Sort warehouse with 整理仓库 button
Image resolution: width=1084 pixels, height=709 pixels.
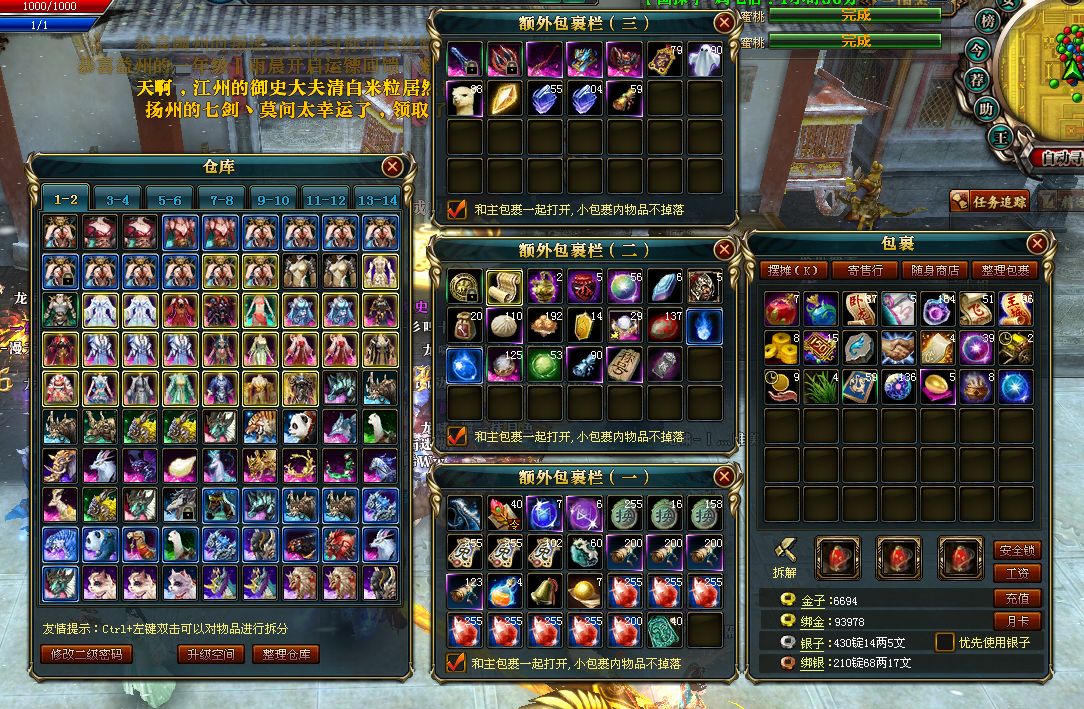pyautogui.click(x=286, y=654)
